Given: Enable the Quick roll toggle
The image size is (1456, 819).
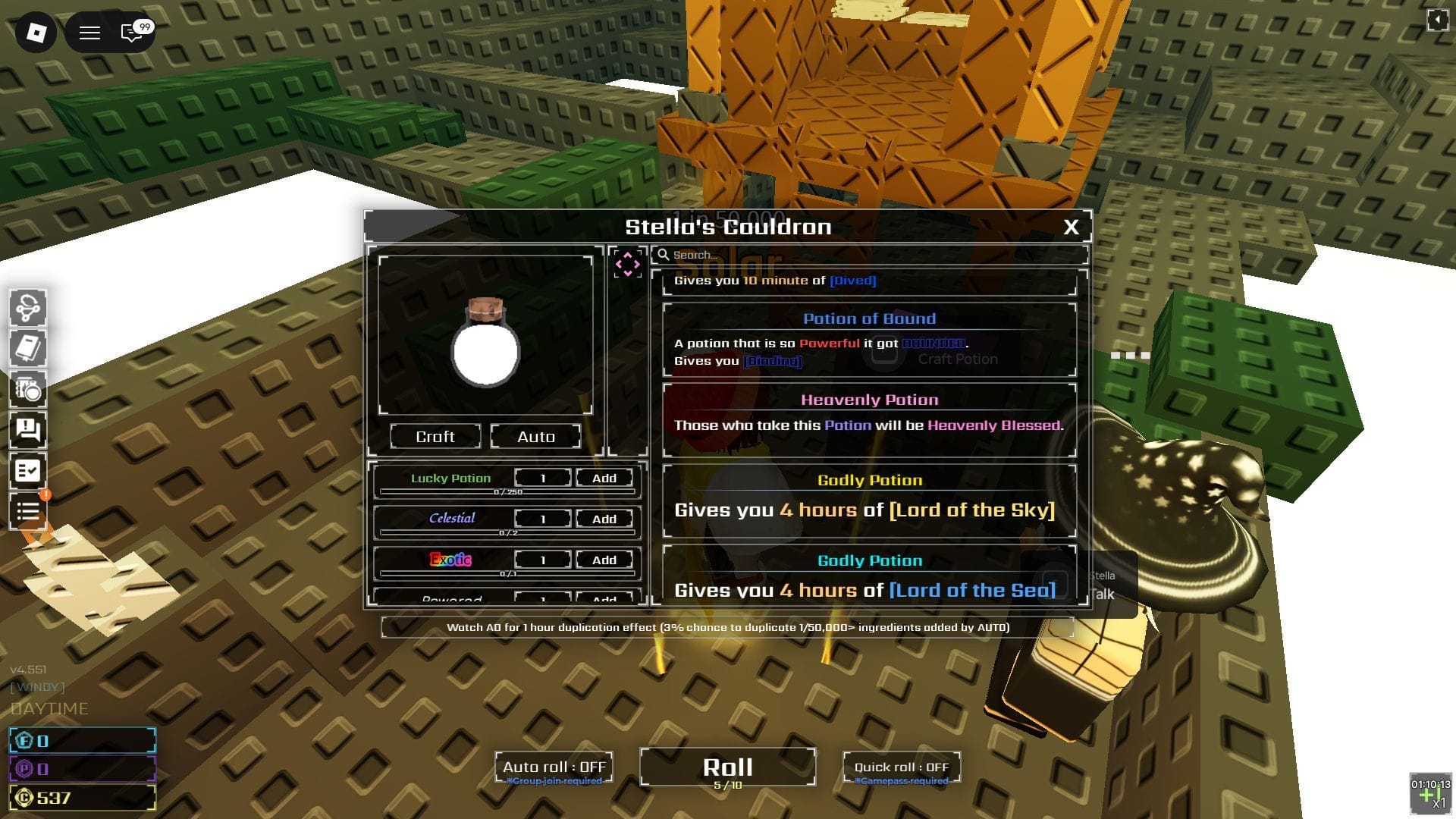Looking at the screenshot, I should click(x=901, y=767).
